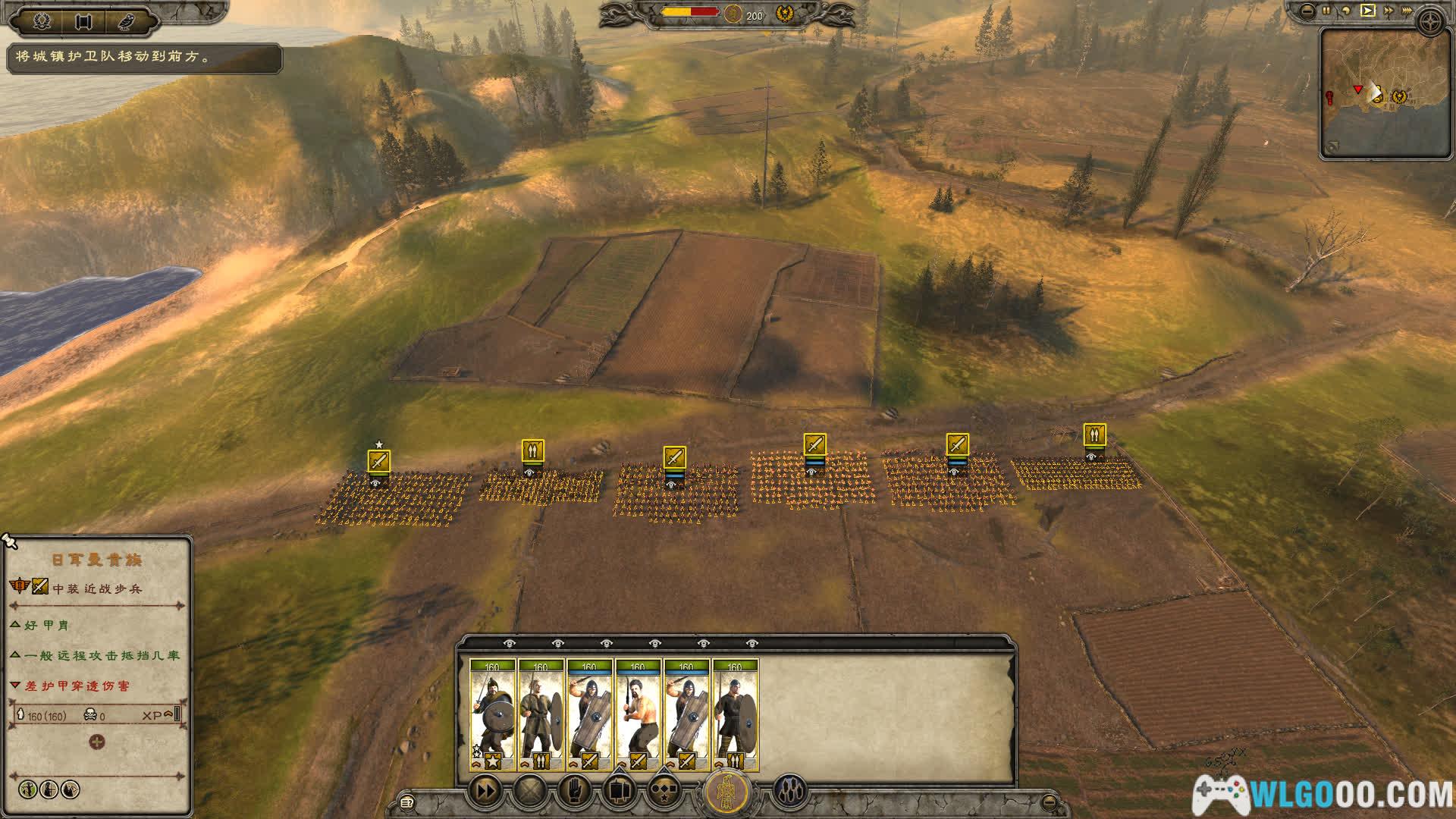Click the blue spearheads ability button

[x=789, y=791]
